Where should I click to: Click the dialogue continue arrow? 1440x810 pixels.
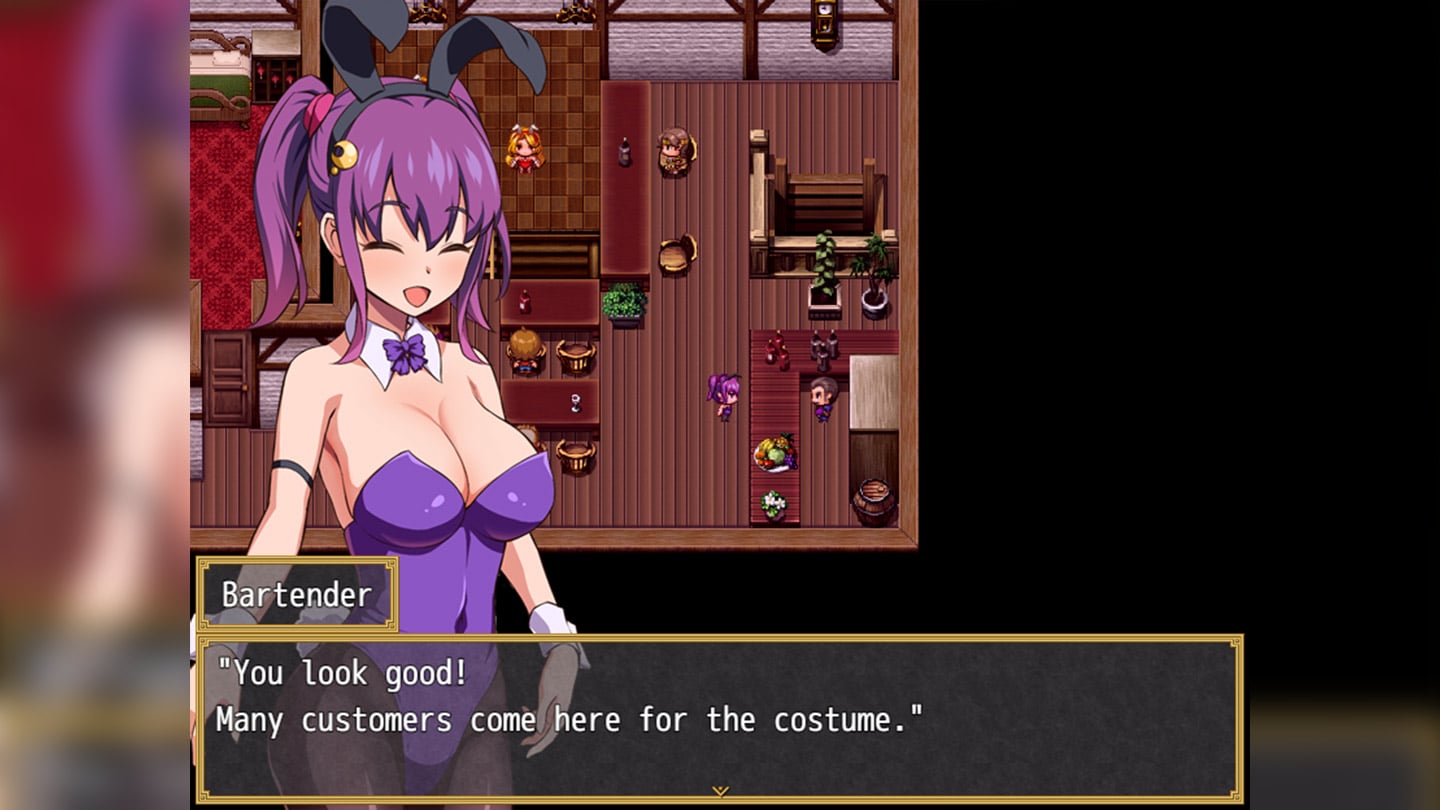[x=719, y=791]
